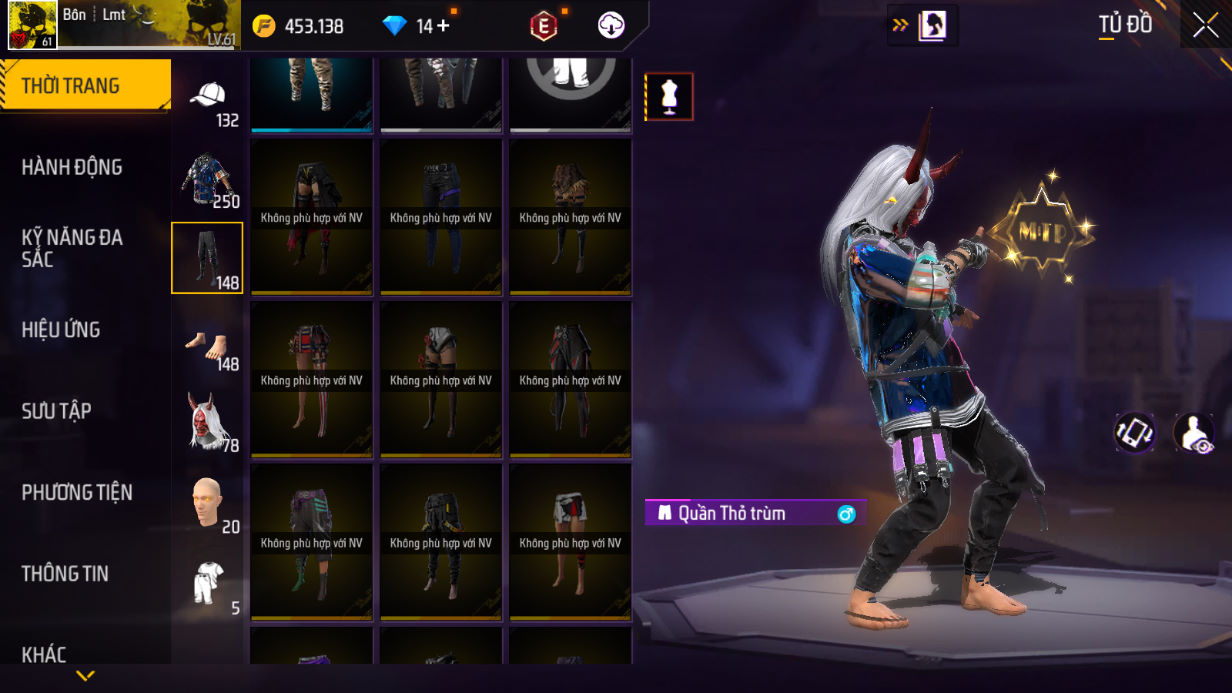Choose the bald head category with 20 items
This screenshot has height=693, width=1232.
click(207, 503)
